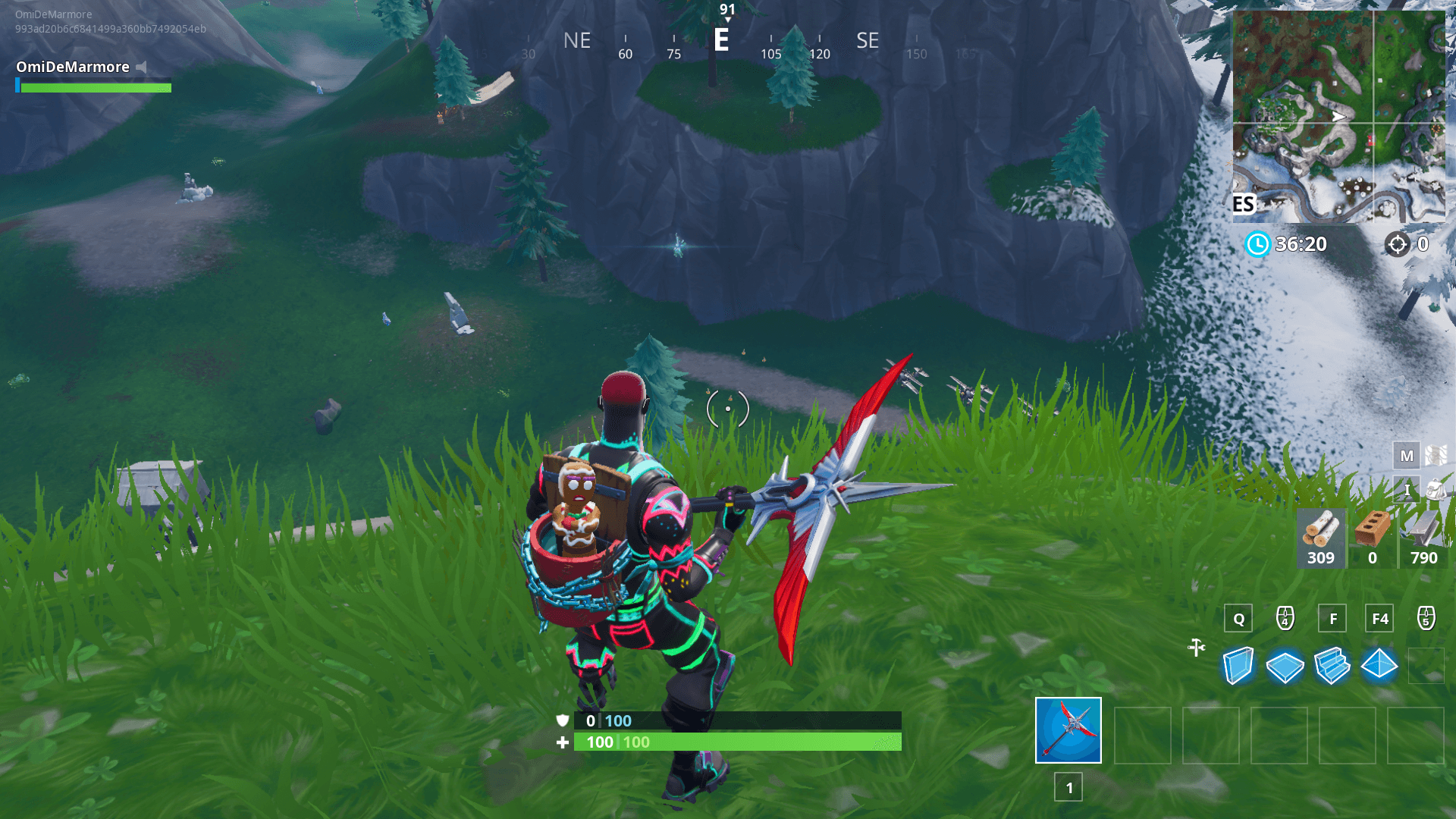
Task: Select the wall building piece icon
Action: click(x=1237, y=666)
